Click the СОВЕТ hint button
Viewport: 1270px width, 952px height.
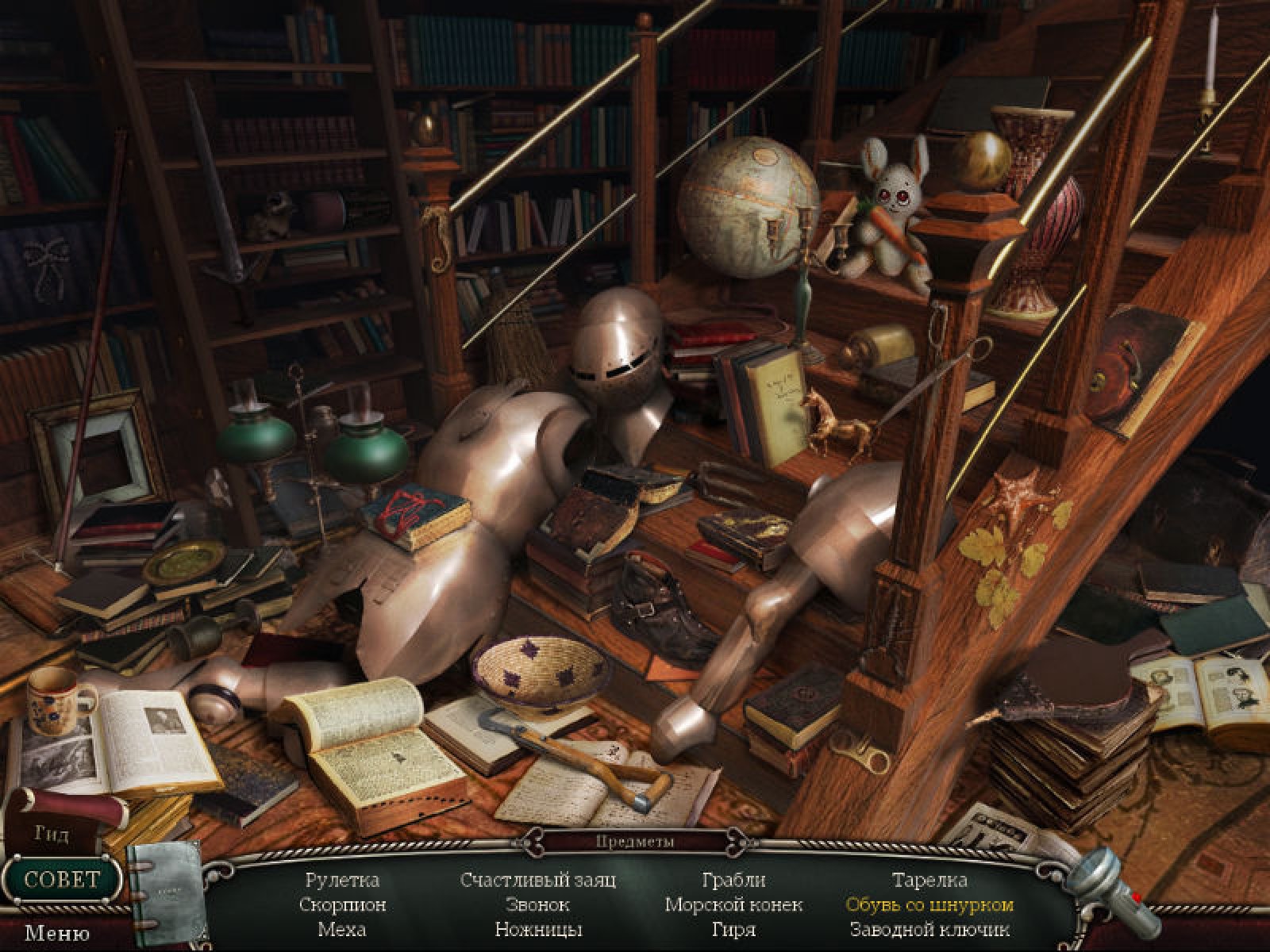[x=62, y=879]
